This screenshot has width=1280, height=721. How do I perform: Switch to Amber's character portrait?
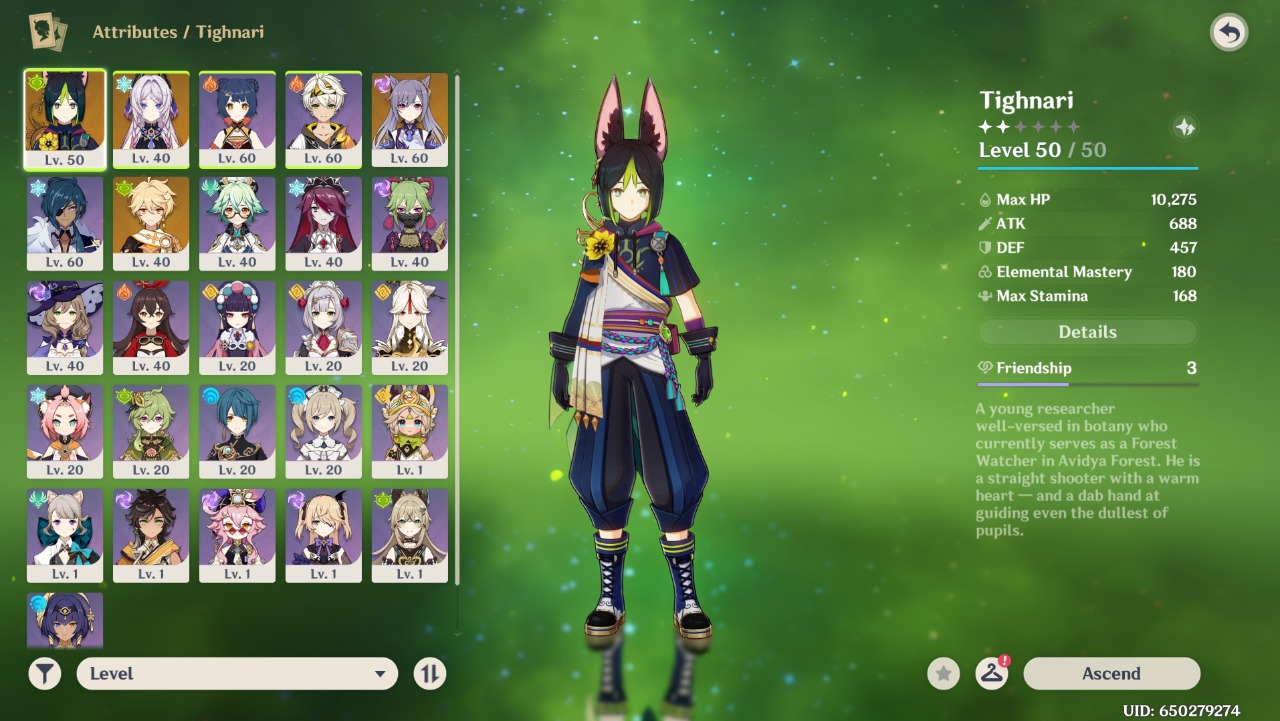[x=151, y=326]
